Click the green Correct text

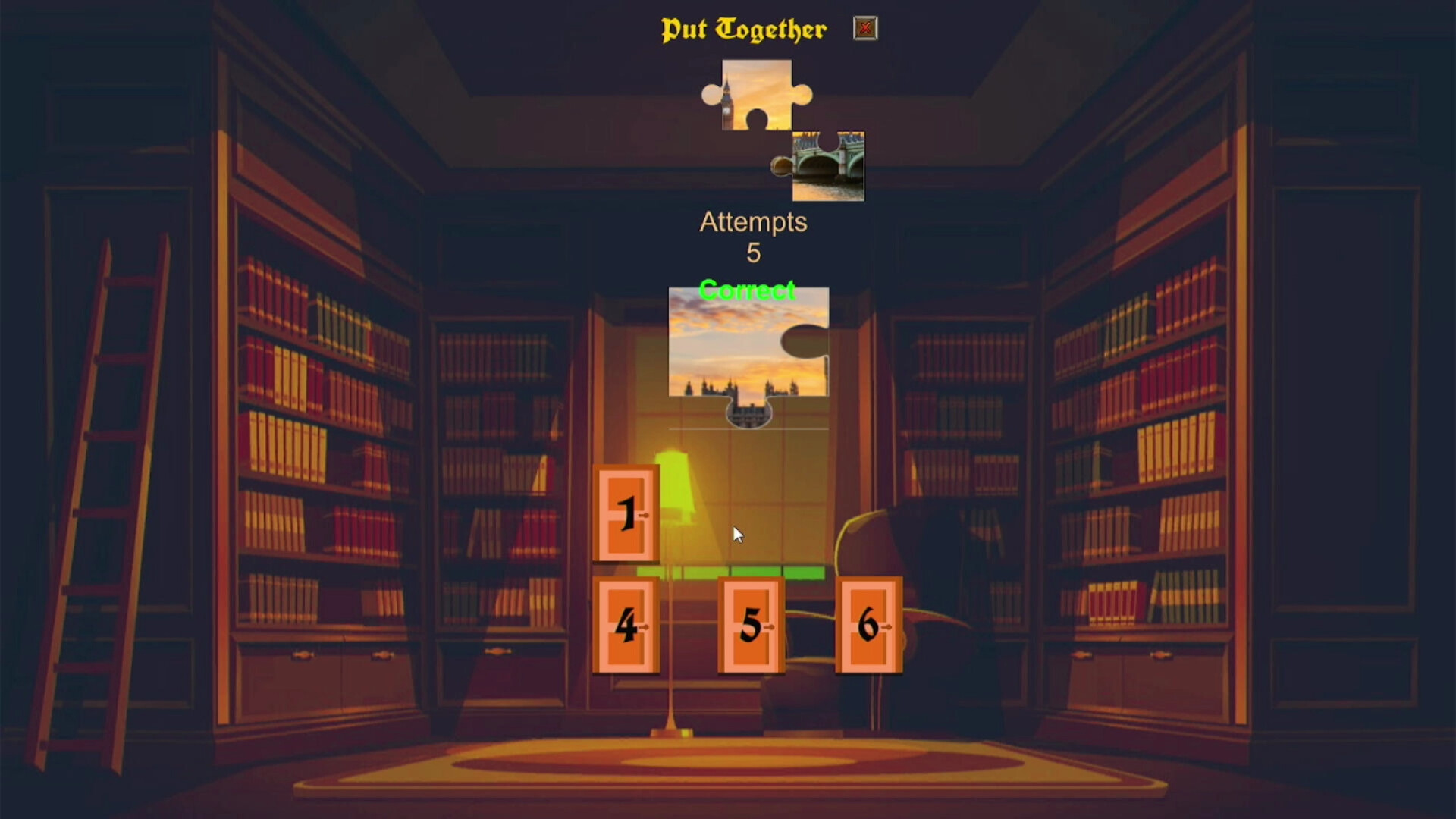click(x=748, y=290)
